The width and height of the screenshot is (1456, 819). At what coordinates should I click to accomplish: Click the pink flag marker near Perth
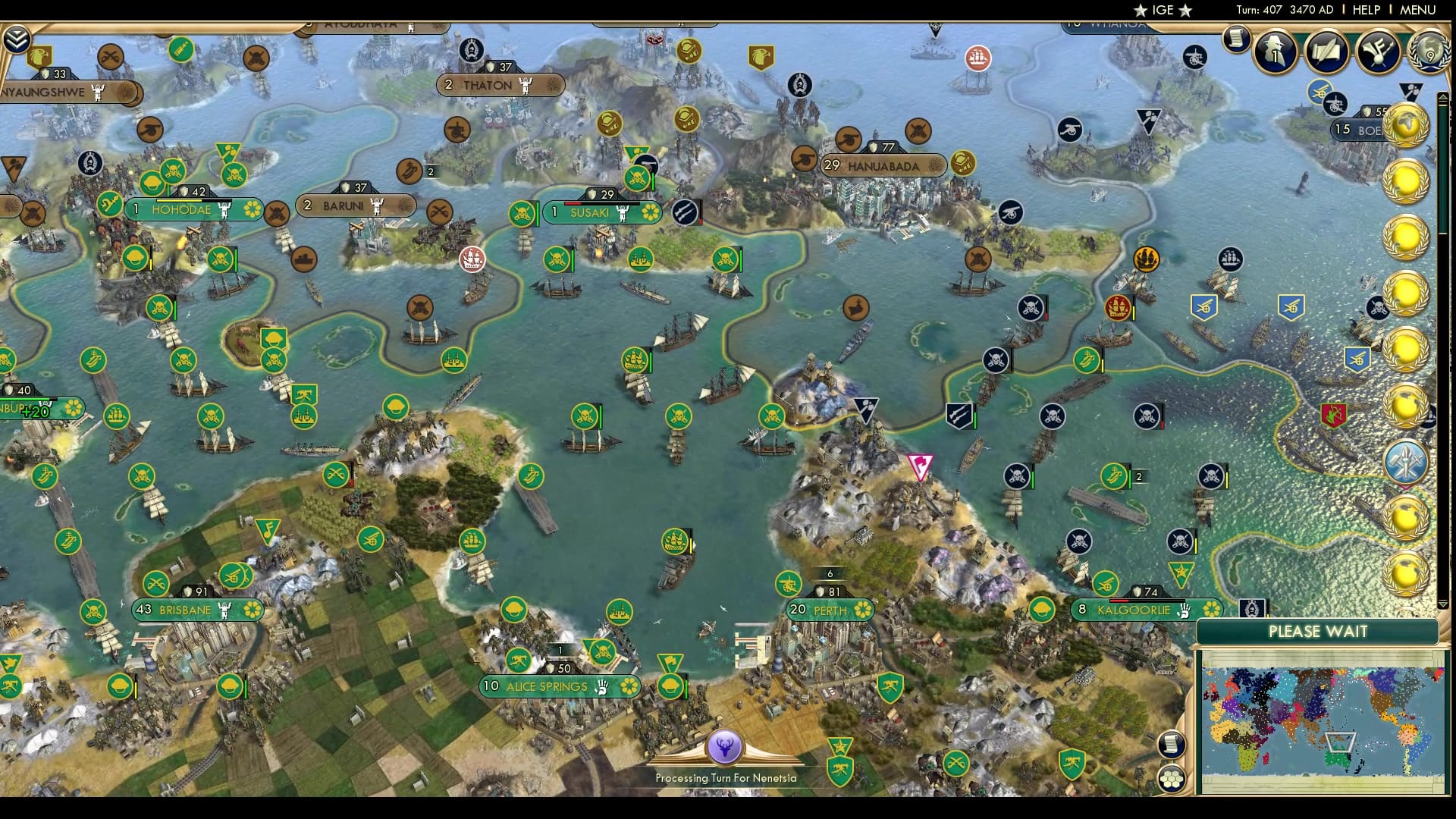point(921,466)
